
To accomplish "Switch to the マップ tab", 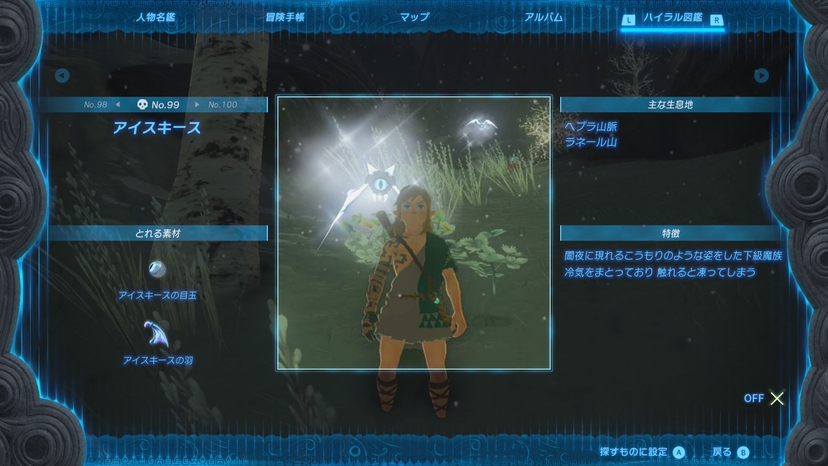I will point(414,17).
